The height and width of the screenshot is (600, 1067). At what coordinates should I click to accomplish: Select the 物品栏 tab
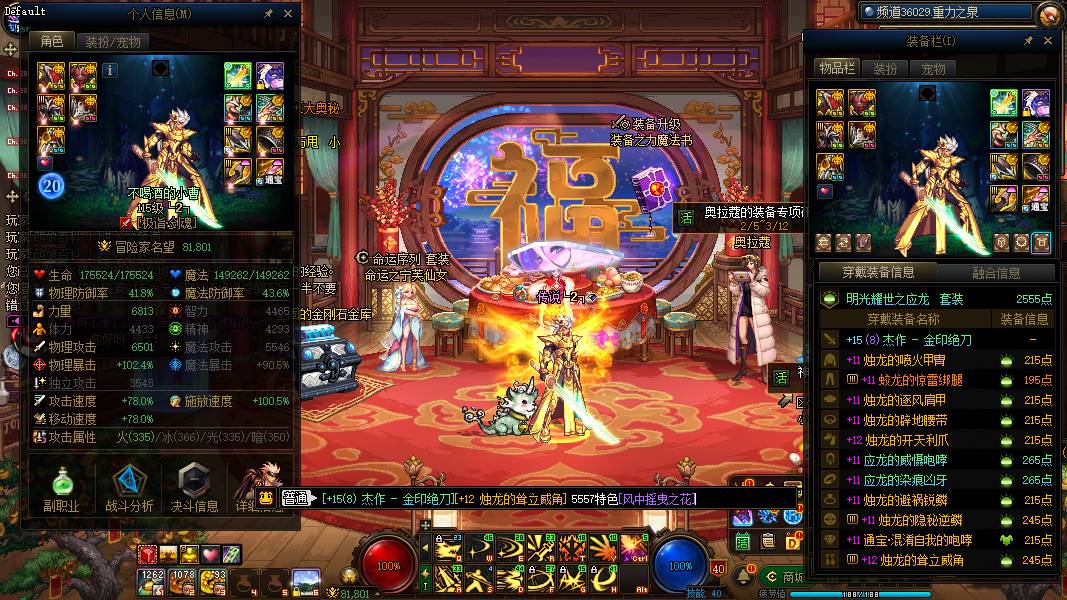836,69
